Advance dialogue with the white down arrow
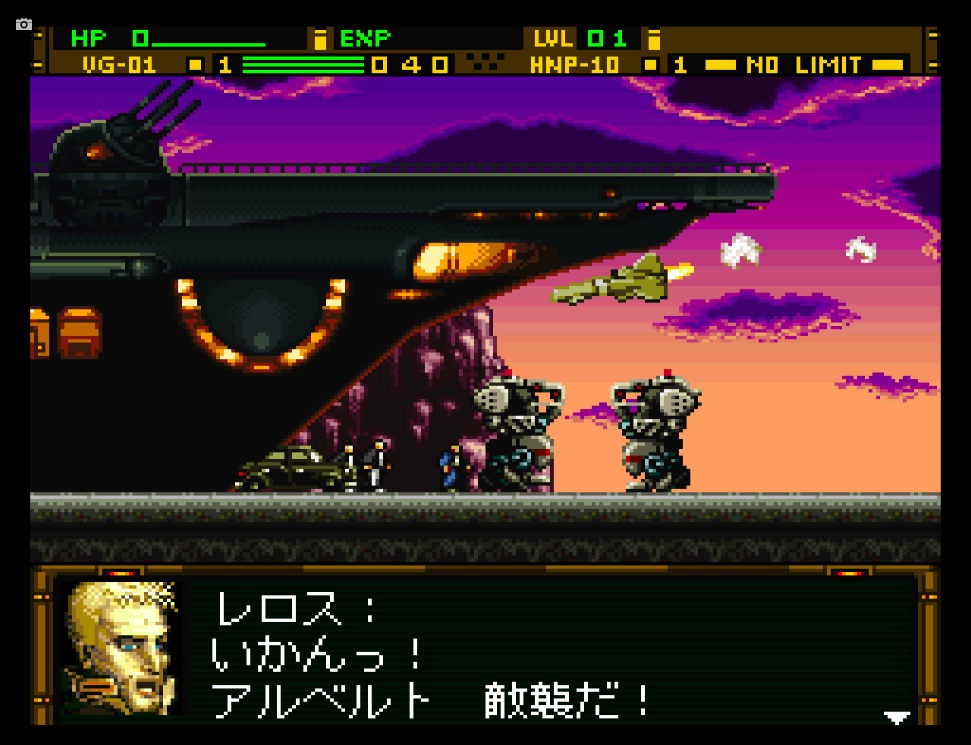 click(x=897, y=717)
